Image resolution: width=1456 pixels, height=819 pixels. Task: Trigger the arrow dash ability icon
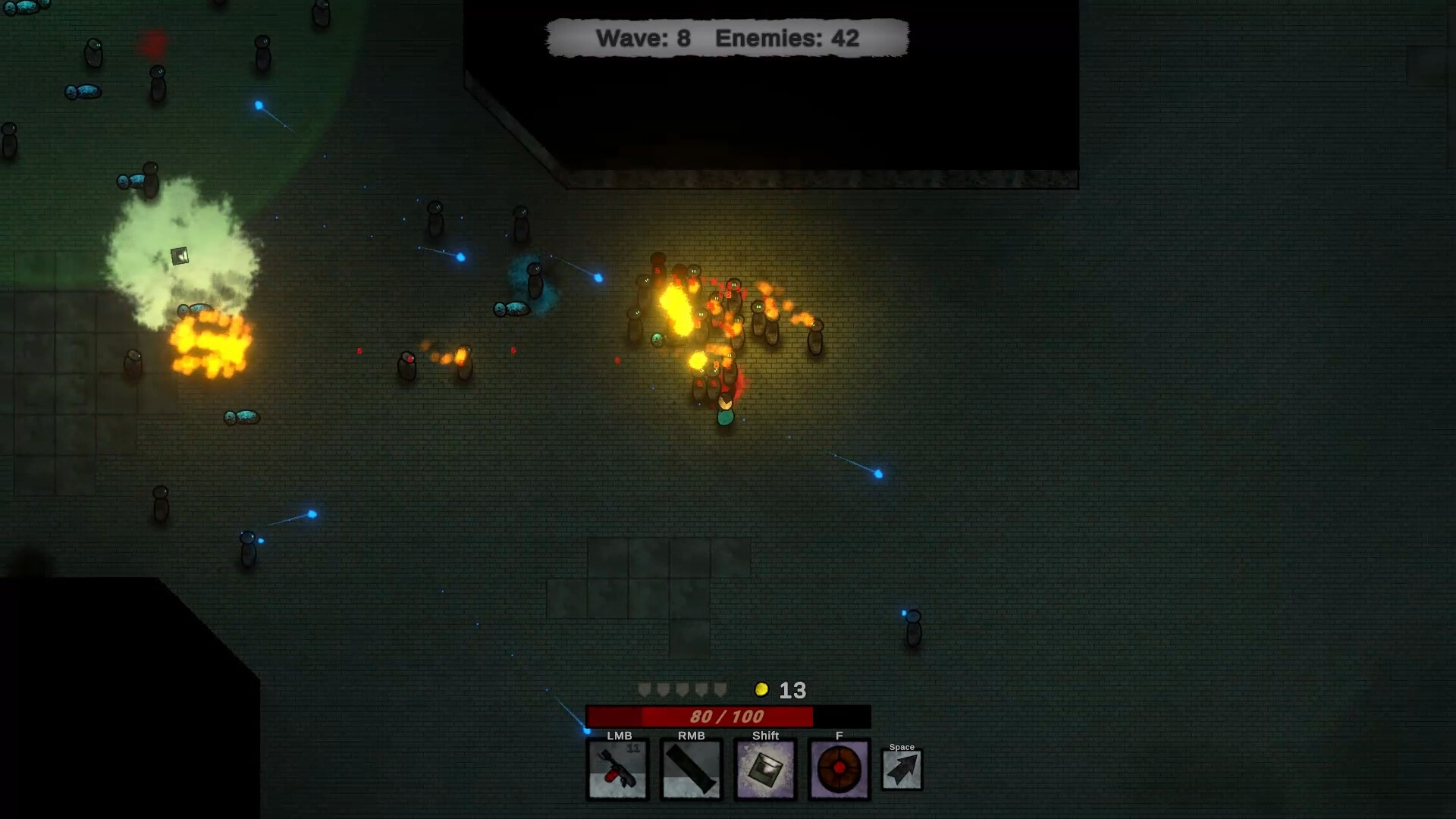[902, 770]
